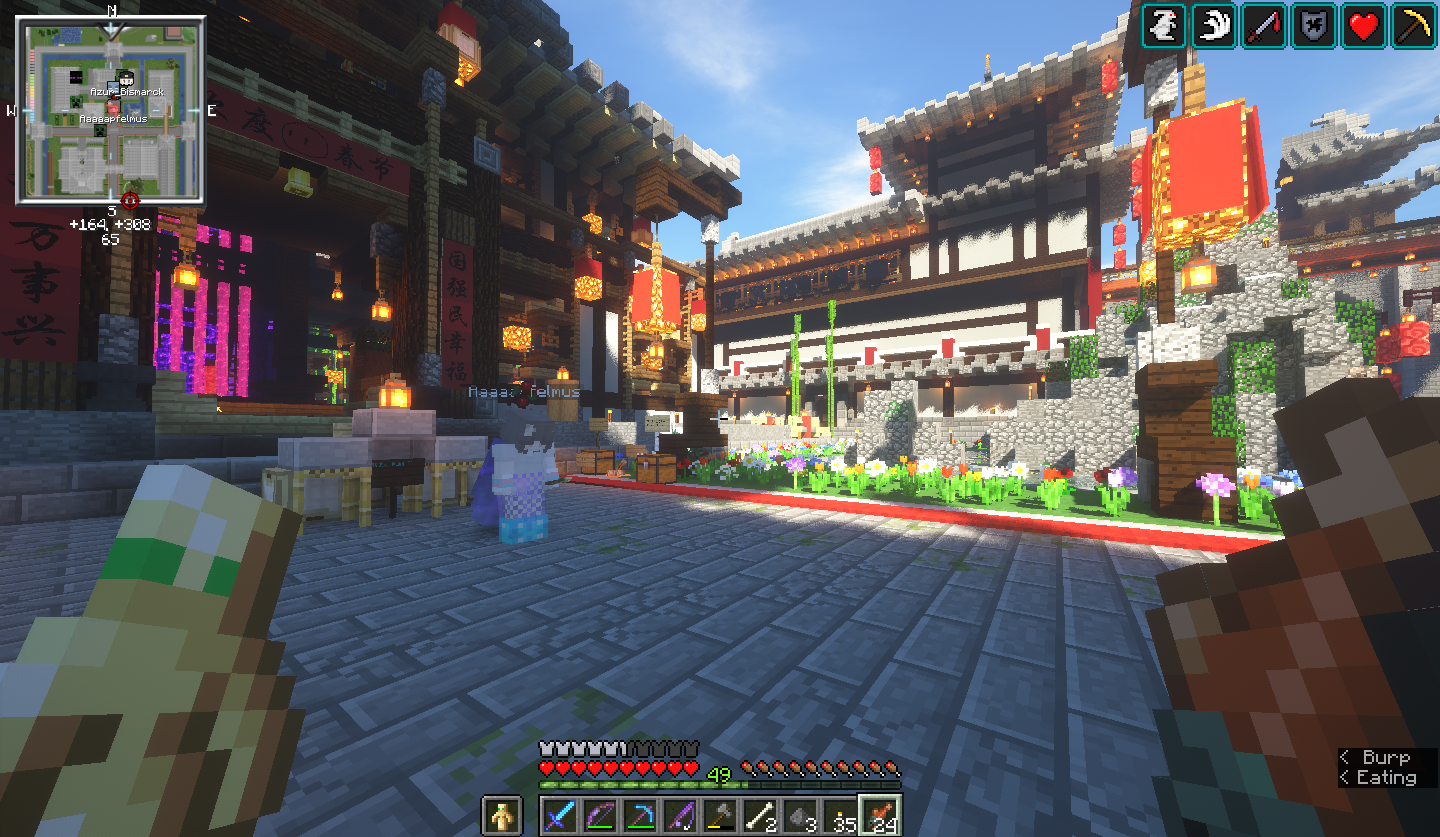Select the gray shield status icon

[x=1314, y=26]
